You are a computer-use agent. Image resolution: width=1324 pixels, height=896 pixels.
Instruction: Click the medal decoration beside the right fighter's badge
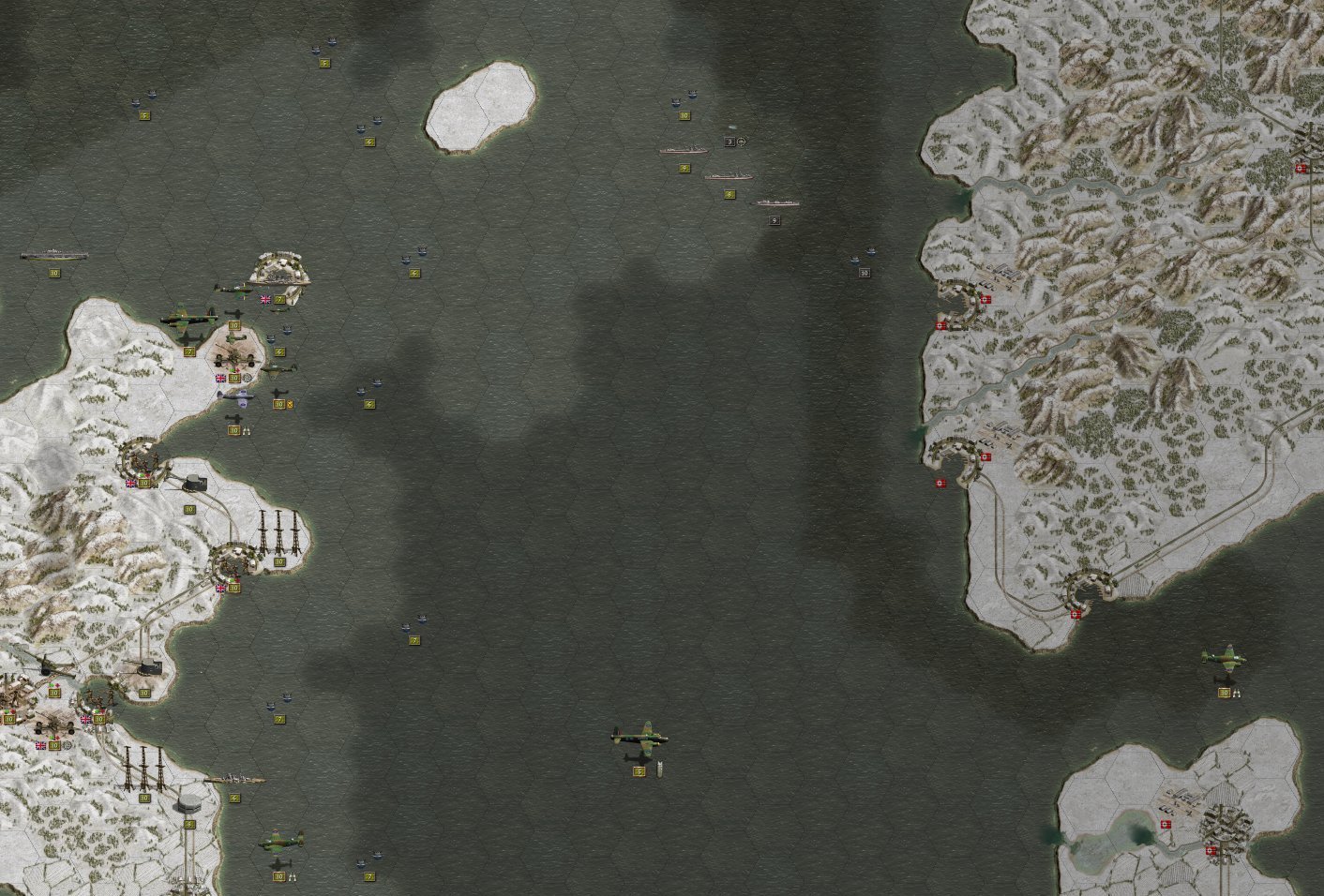tap(1237, 693)
